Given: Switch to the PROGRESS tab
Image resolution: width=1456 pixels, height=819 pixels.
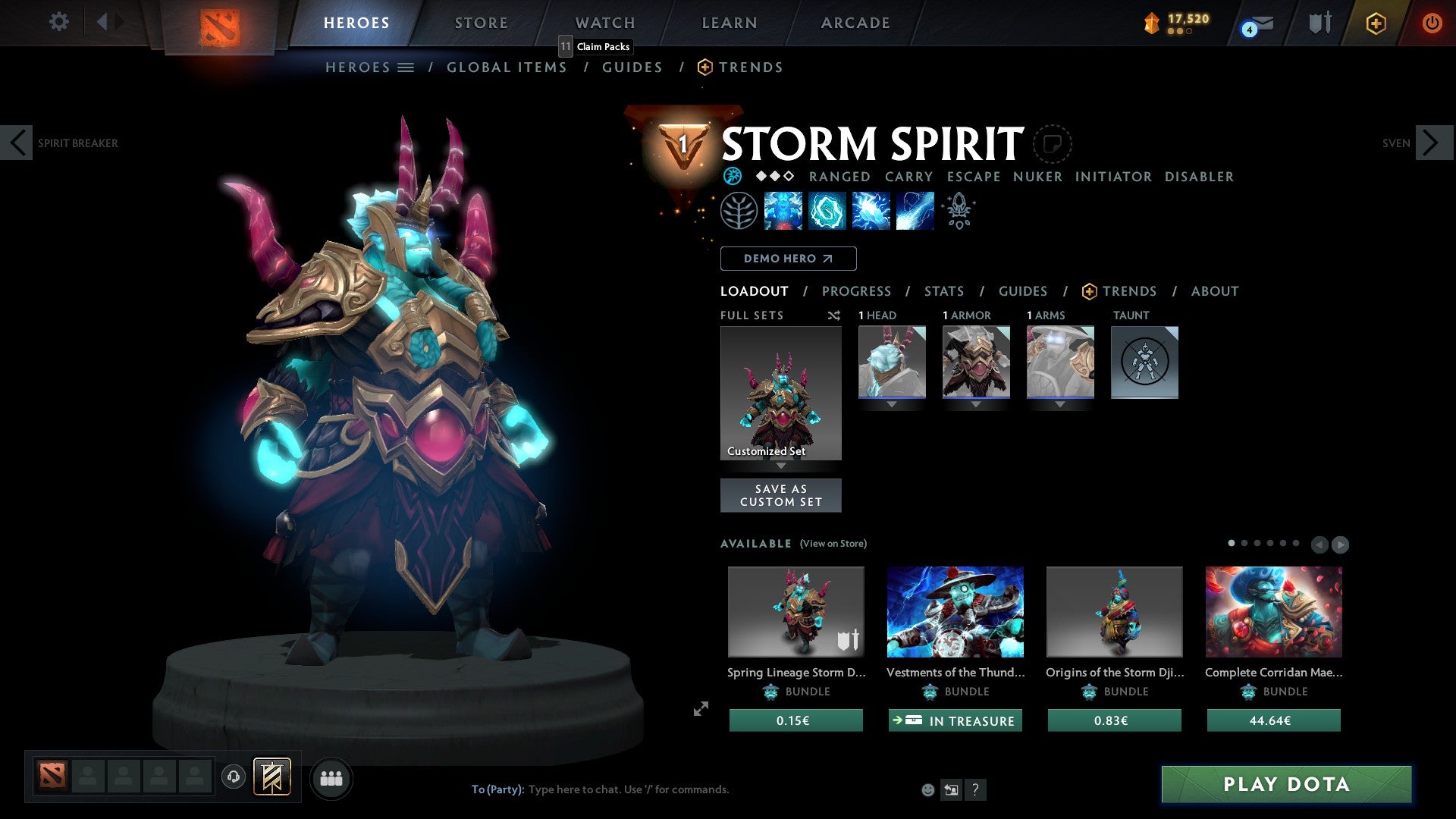Looking at the screenshot, I should (x=857, y=291).
